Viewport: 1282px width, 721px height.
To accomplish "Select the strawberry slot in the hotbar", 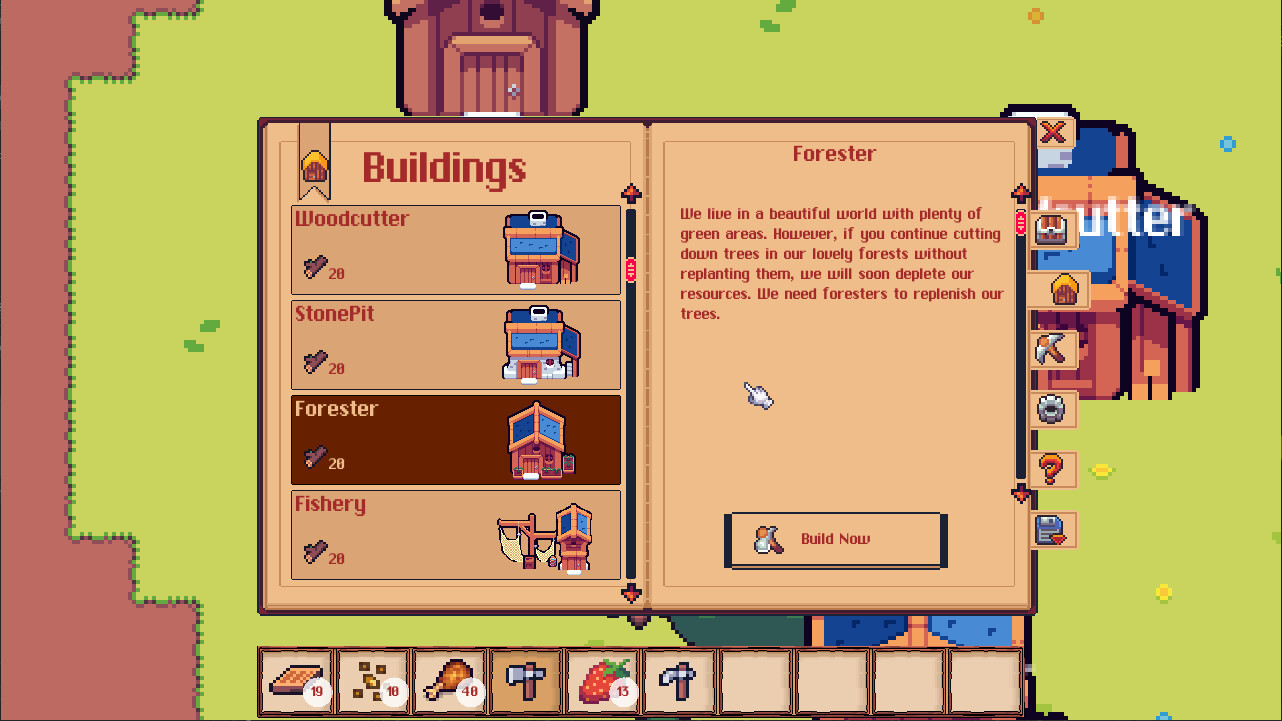I will [x=602, y=681].
